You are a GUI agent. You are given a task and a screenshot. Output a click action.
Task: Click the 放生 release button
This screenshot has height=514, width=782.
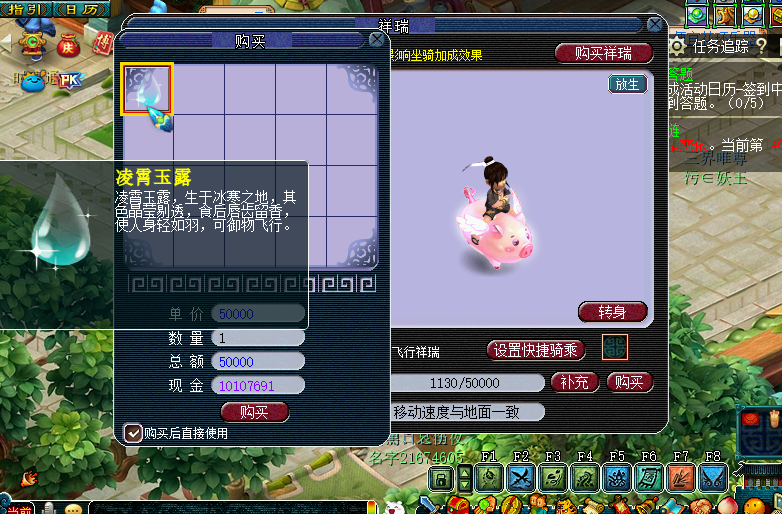pos(627,85)
